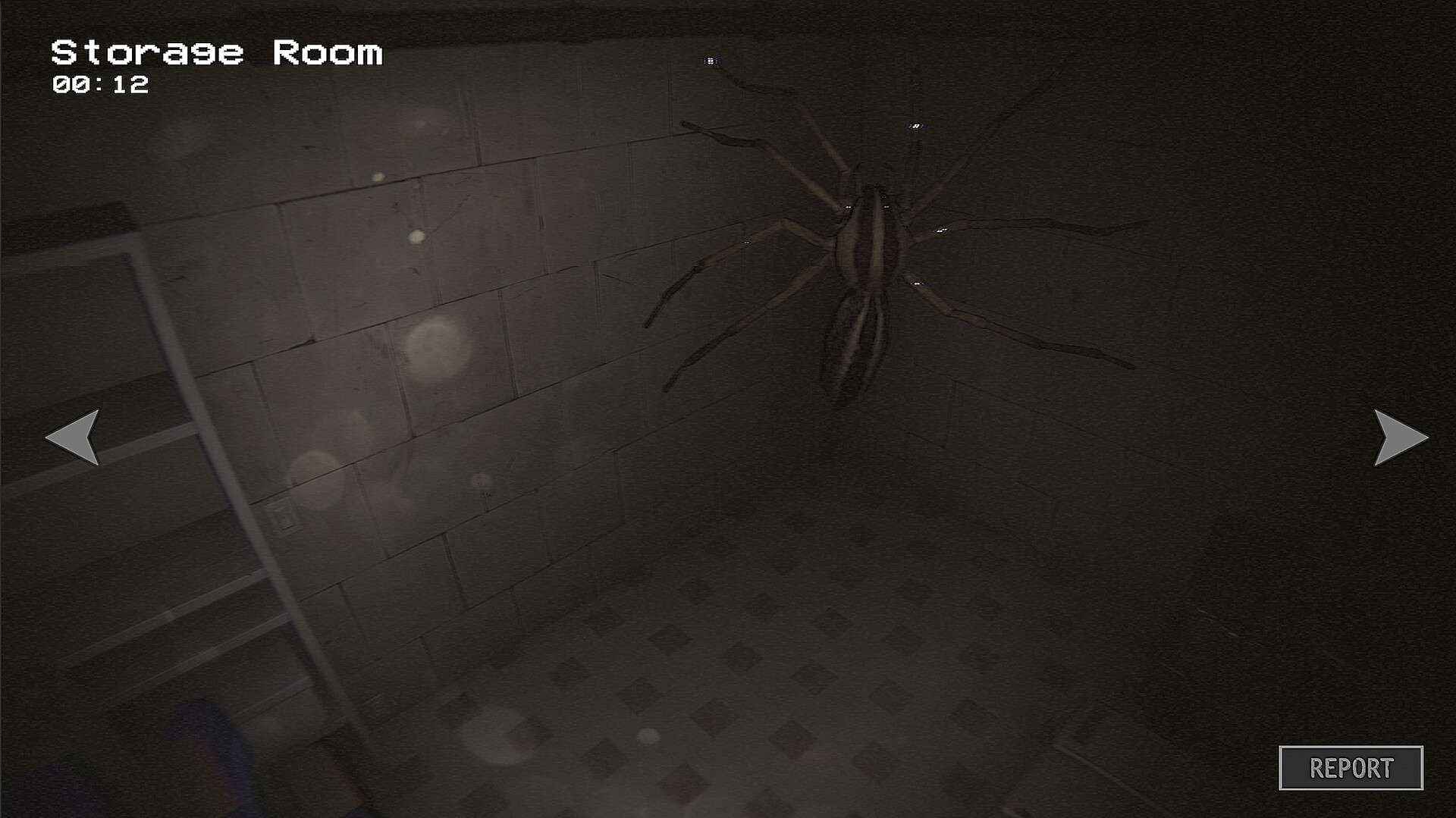This screenshot has width=1456, height=818.
Task: Click the tiled floor area
Action: pos(796,682)
